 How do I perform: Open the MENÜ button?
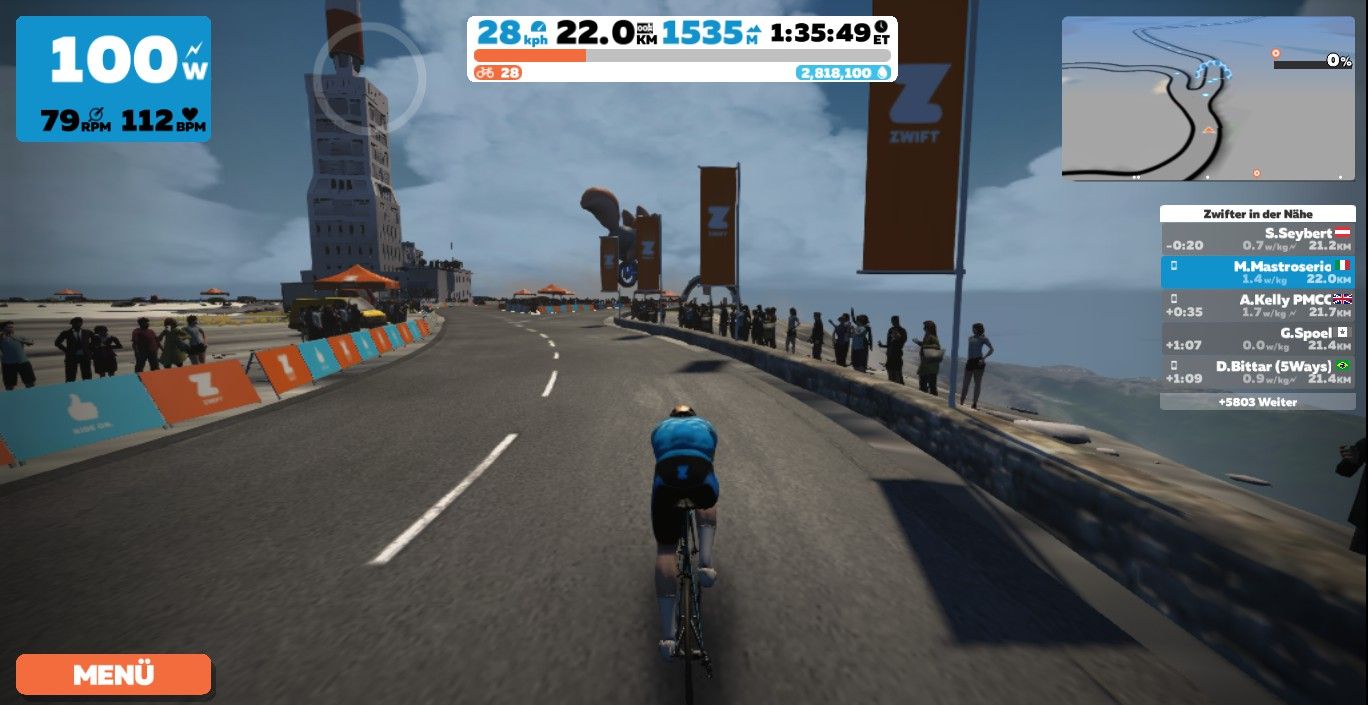(x=113, y=674)
